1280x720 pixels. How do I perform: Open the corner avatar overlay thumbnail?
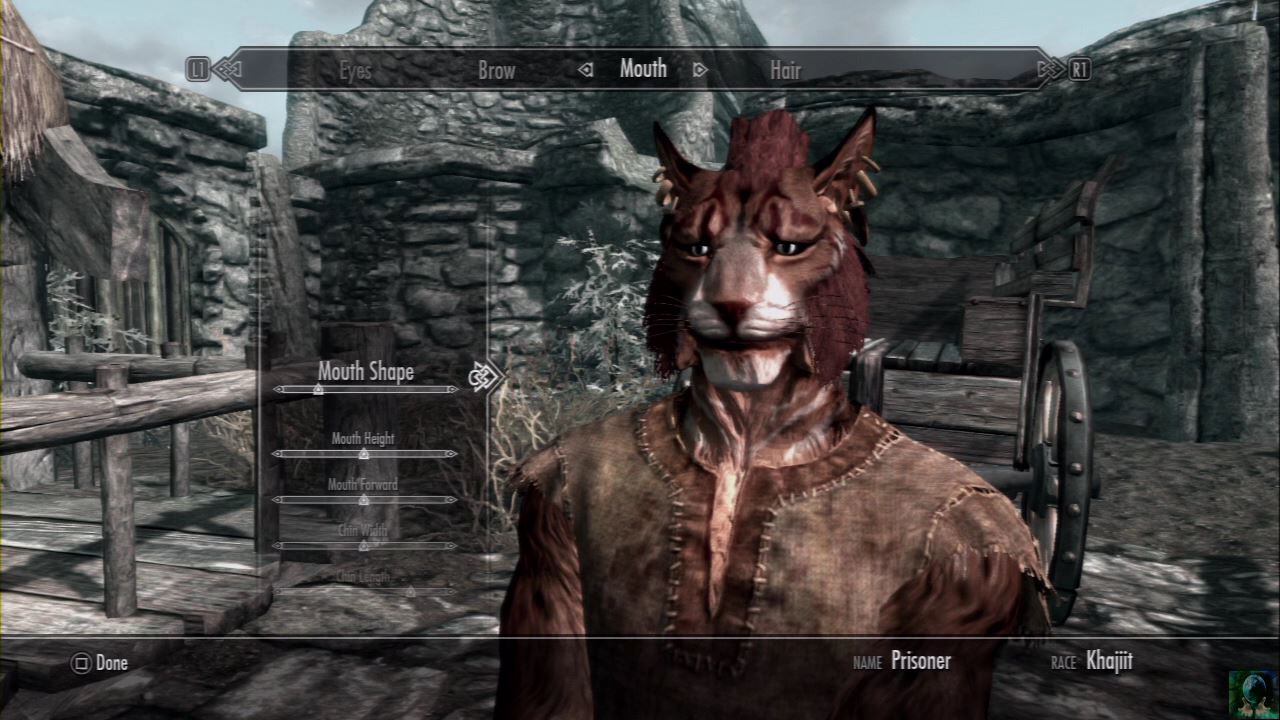pyautogui.click(x=1253, y=693)
